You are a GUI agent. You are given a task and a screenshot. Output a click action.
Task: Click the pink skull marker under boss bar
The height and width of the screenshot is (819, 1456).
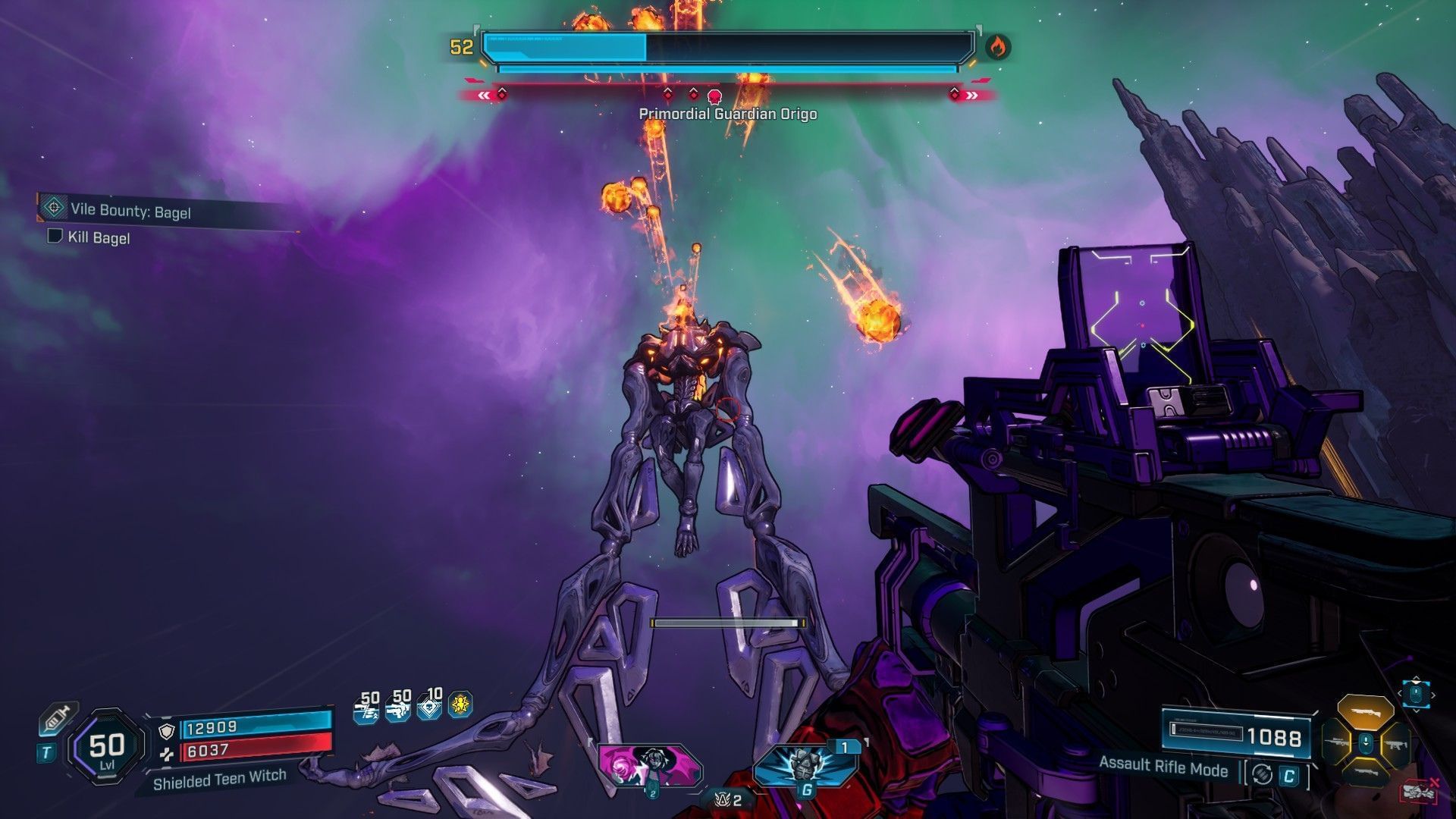click(x=714, y=96)
